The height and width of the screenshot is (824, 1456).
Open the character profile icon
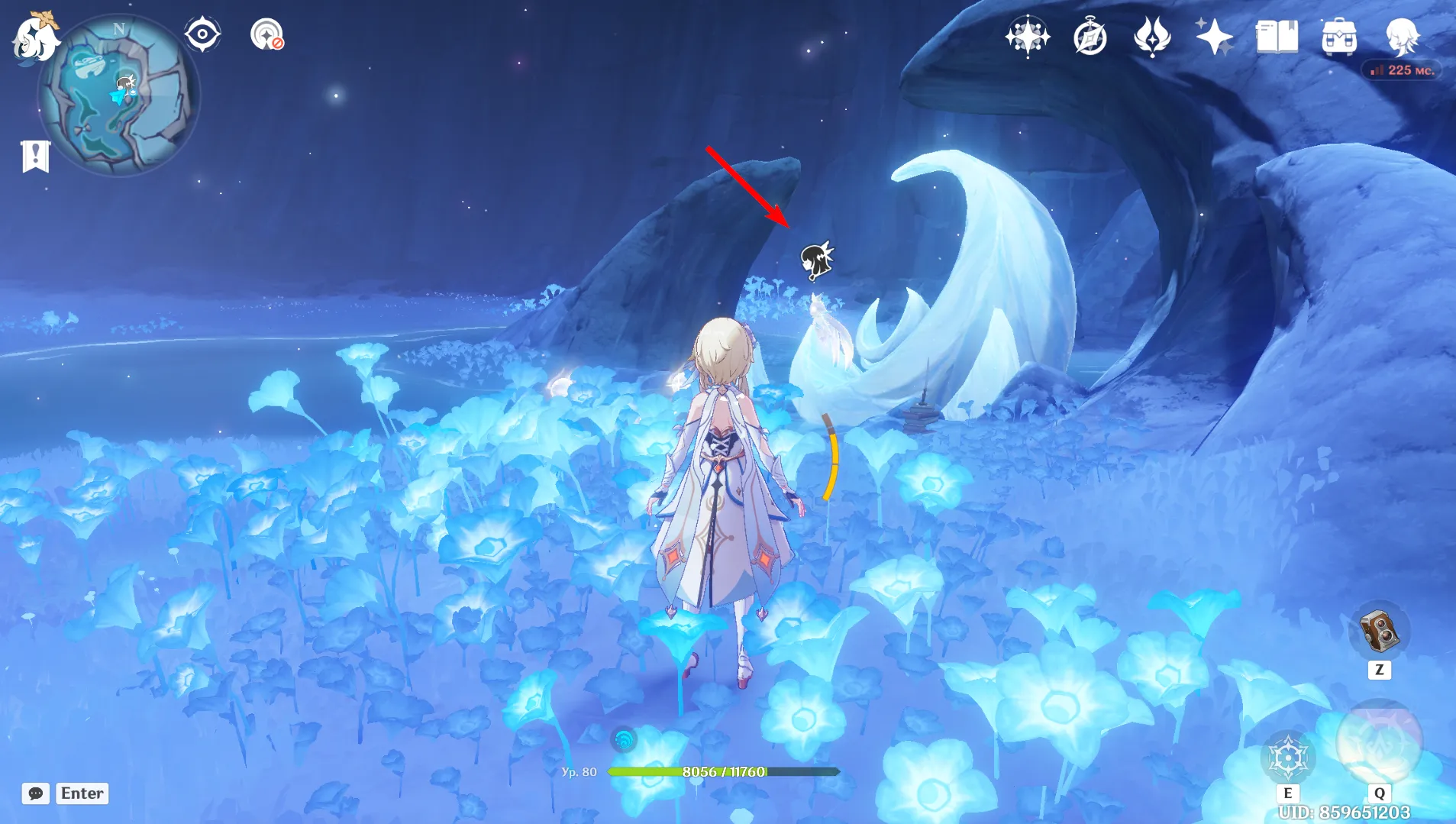coord(1402,35)
